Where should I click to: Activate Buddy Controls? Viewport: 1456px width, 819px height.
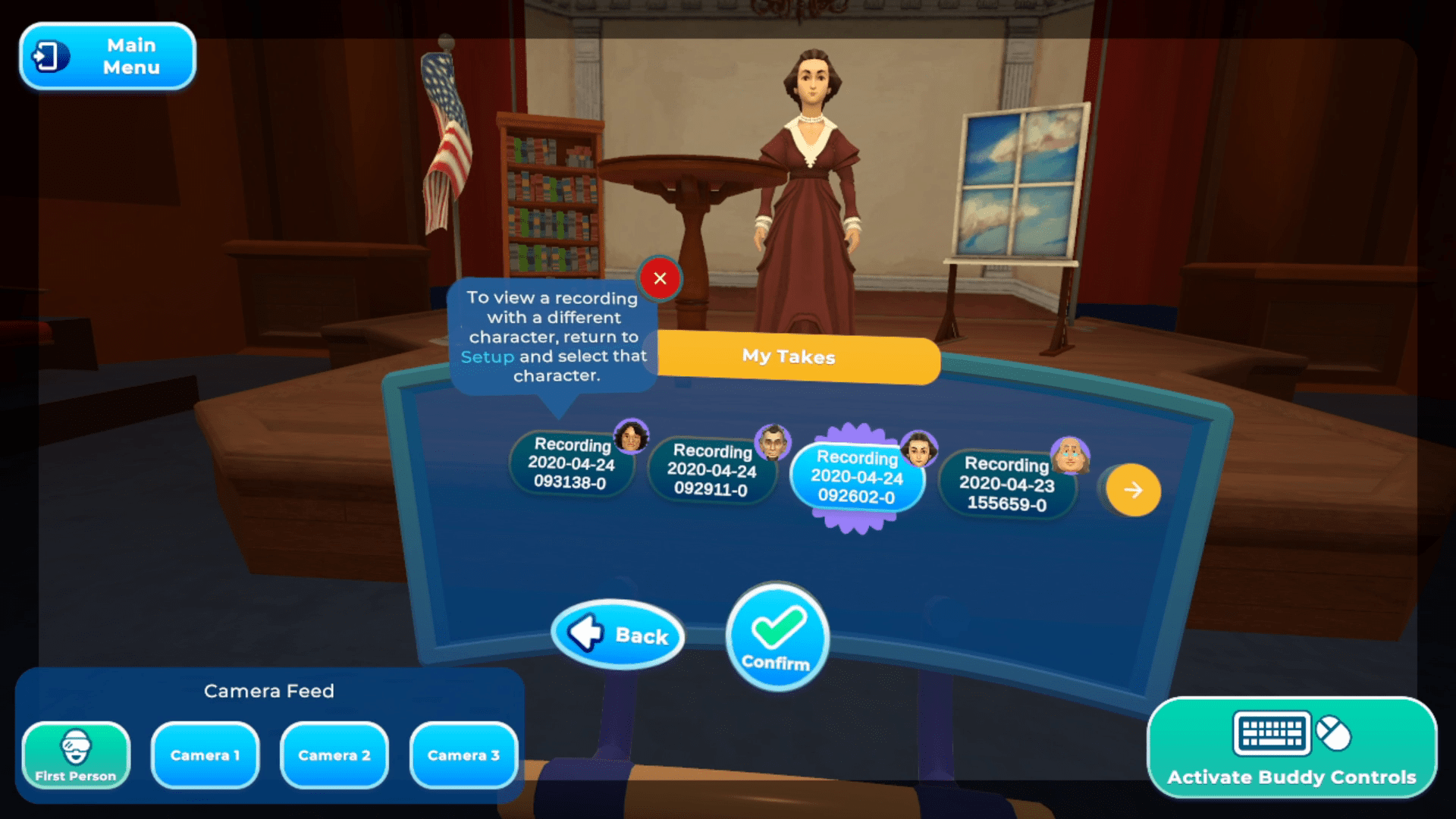1291,748
